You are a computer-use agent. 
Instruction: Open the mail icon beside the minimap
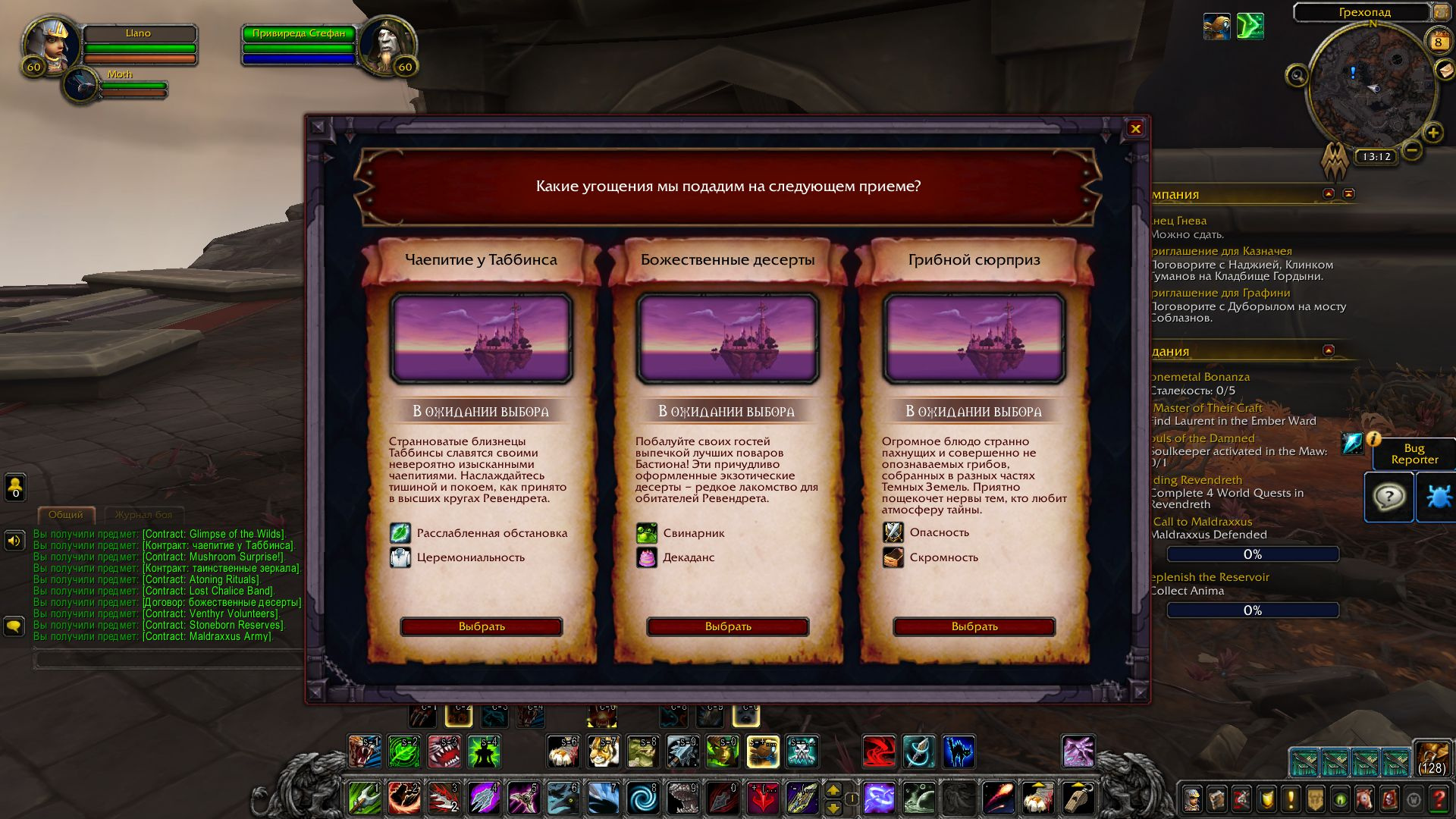pos(1445,72)
